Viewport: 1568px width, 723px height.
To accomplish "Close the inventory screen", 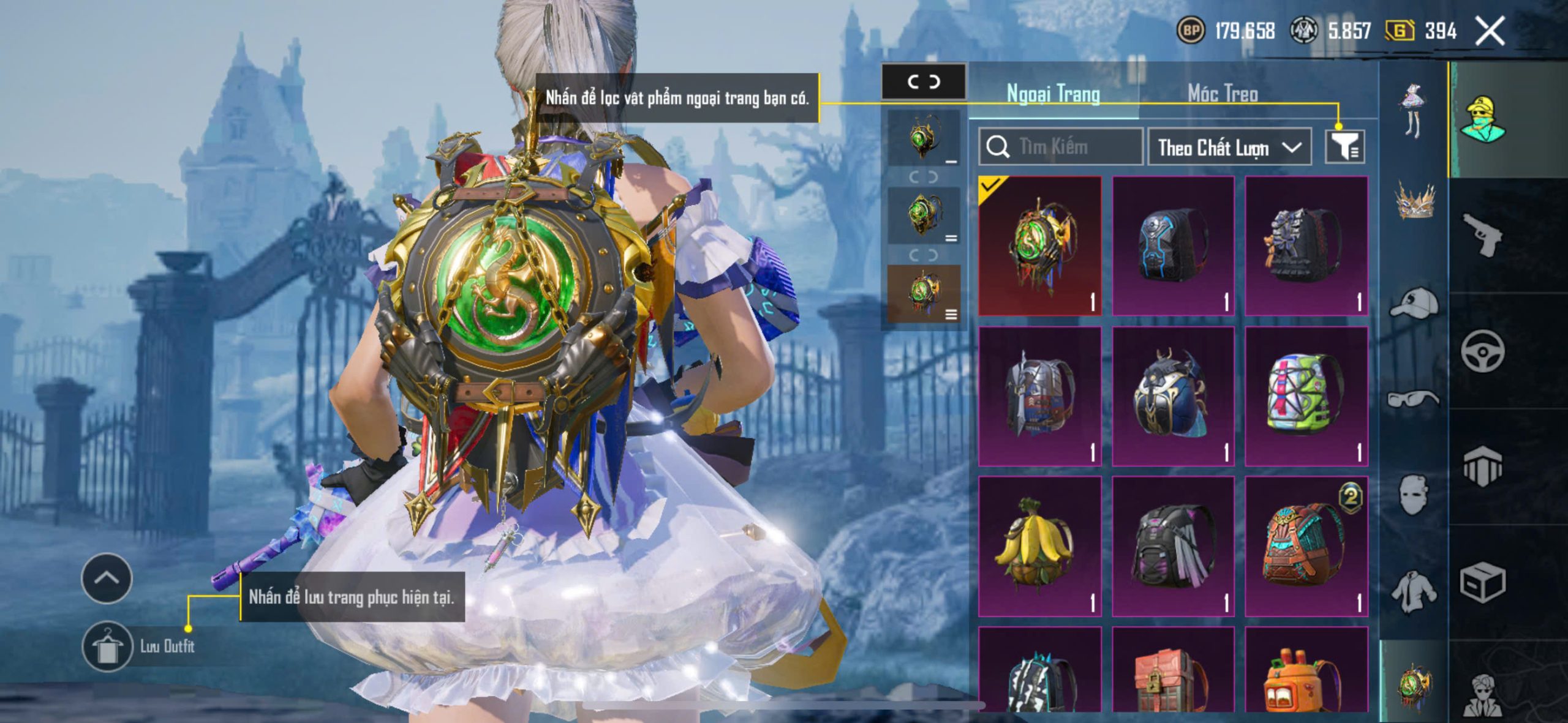I will [x=1490, y=31].
